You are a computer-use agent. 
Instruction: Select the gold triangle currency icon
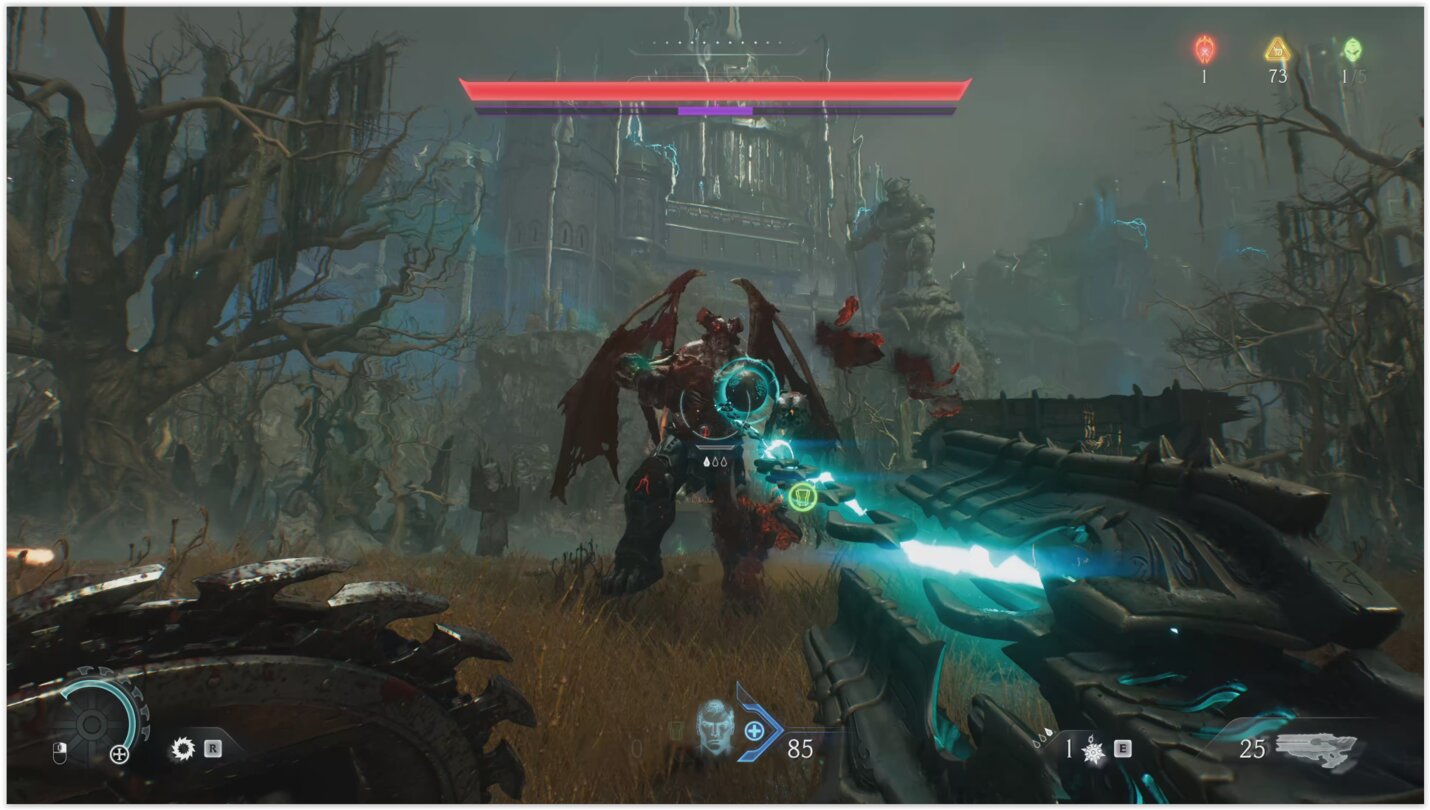pyautogui.click(x=1277, y=49)
